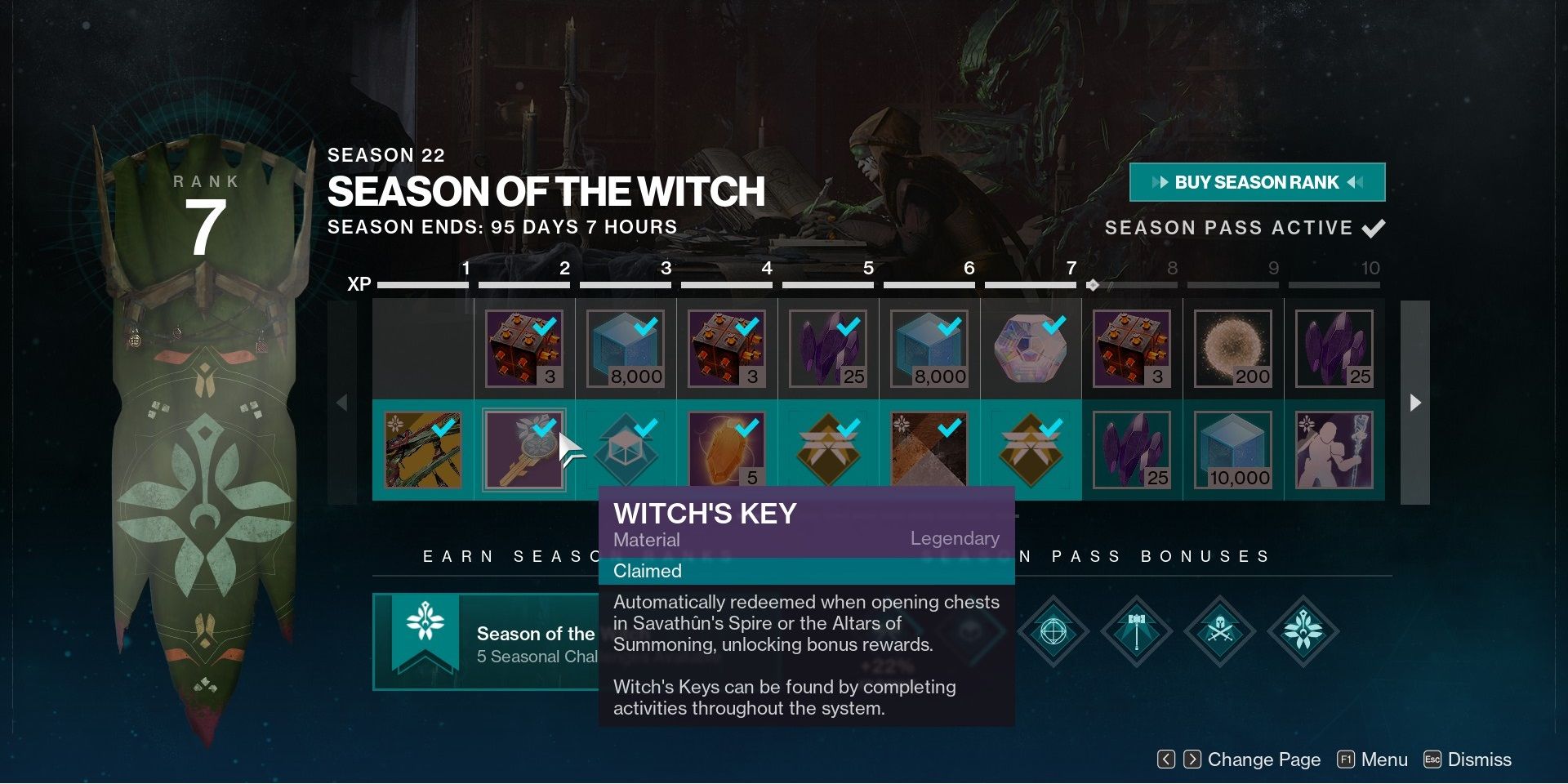Select the weapon reward in the free track
The width and height of the screenshot is (1568, 784).
click(x=424, y=449)
